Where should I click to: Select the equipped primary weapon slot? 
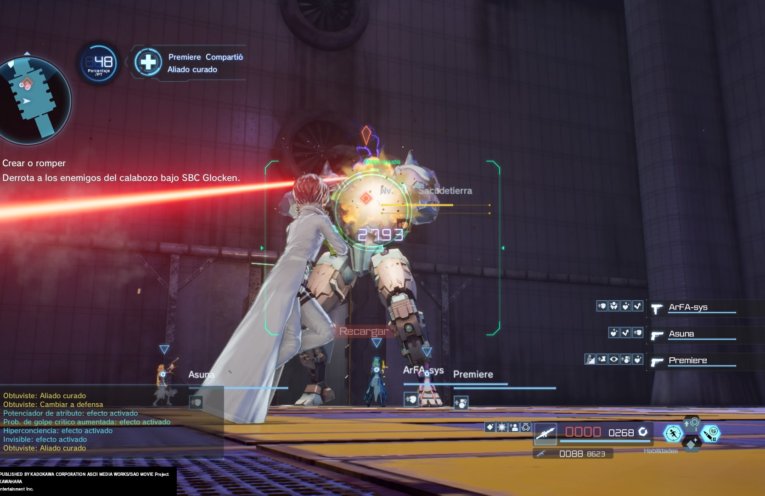pos(545,433)
